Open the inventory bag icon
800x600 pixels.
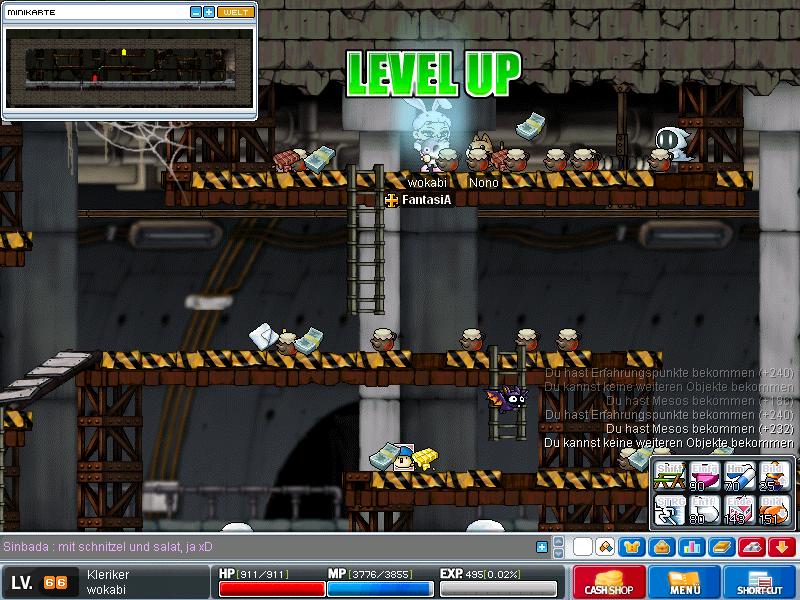(660, 547)
